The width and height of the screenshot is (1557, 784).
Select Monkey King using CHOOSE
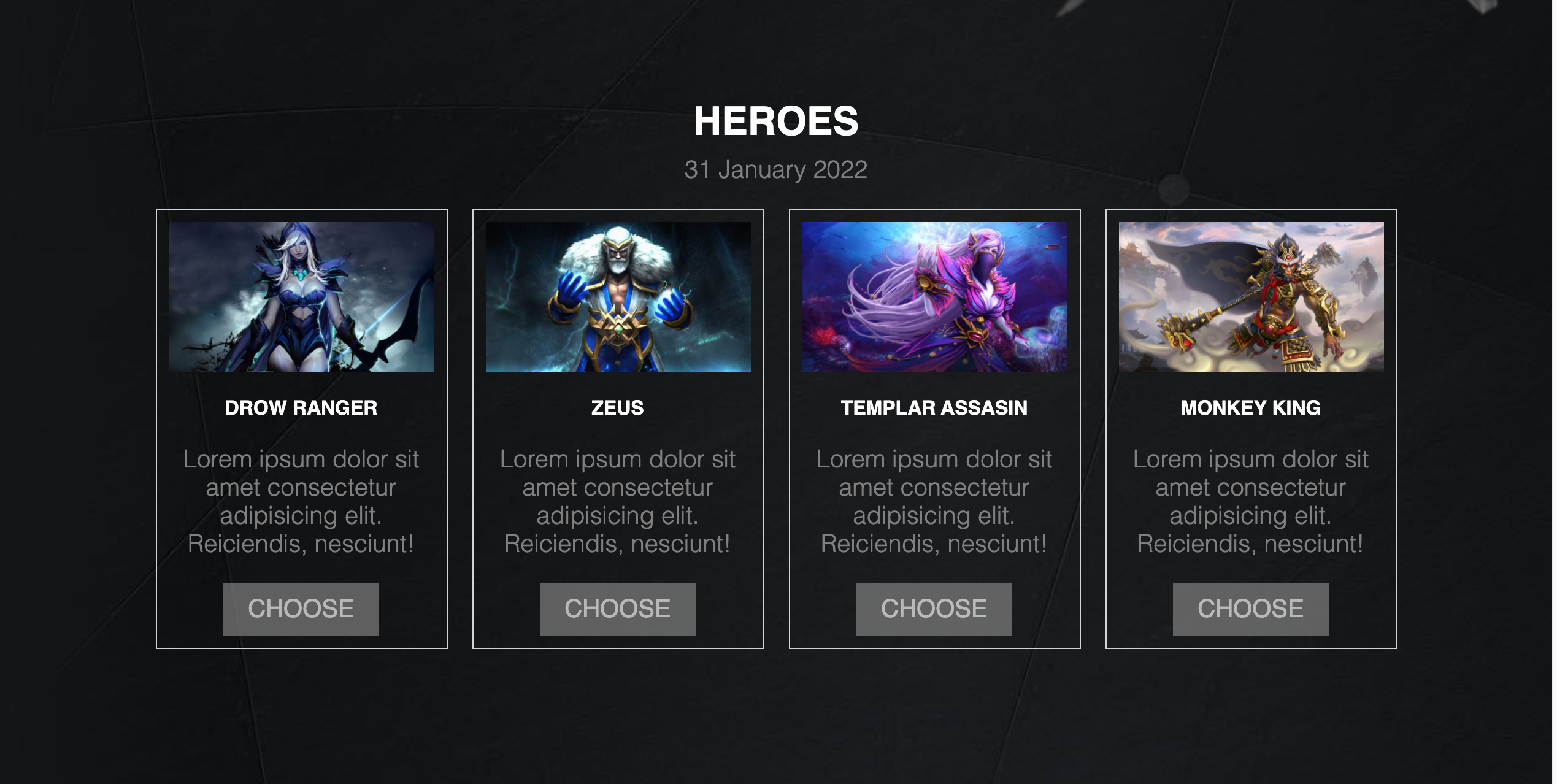(1250, 609)
